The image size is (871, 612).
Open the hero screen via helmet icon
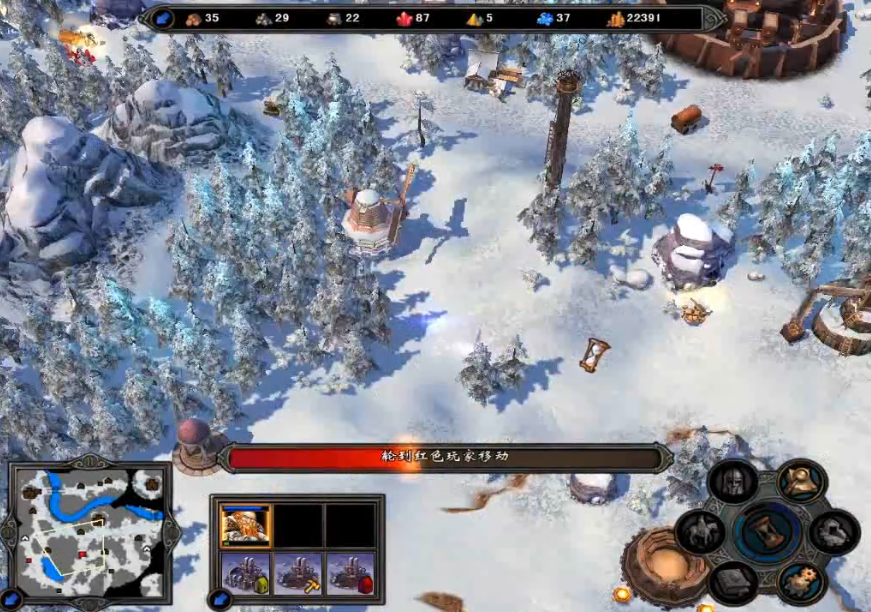click(x=733, y=483)
